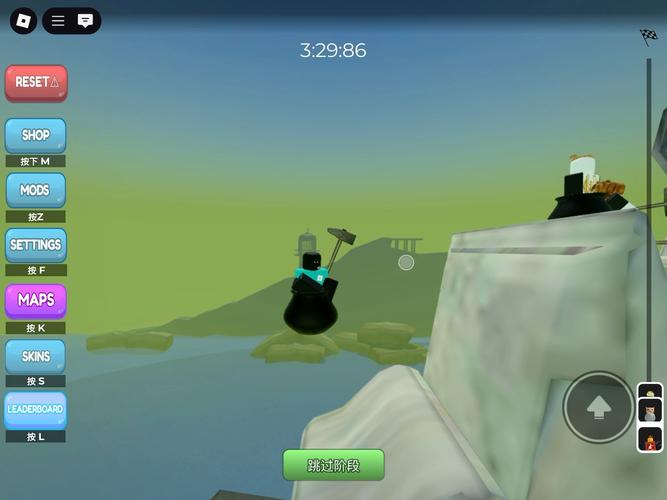Screen dimensions: 667x500
Task: Open the SETTINGS panel
Action: [x=36, y=245]
